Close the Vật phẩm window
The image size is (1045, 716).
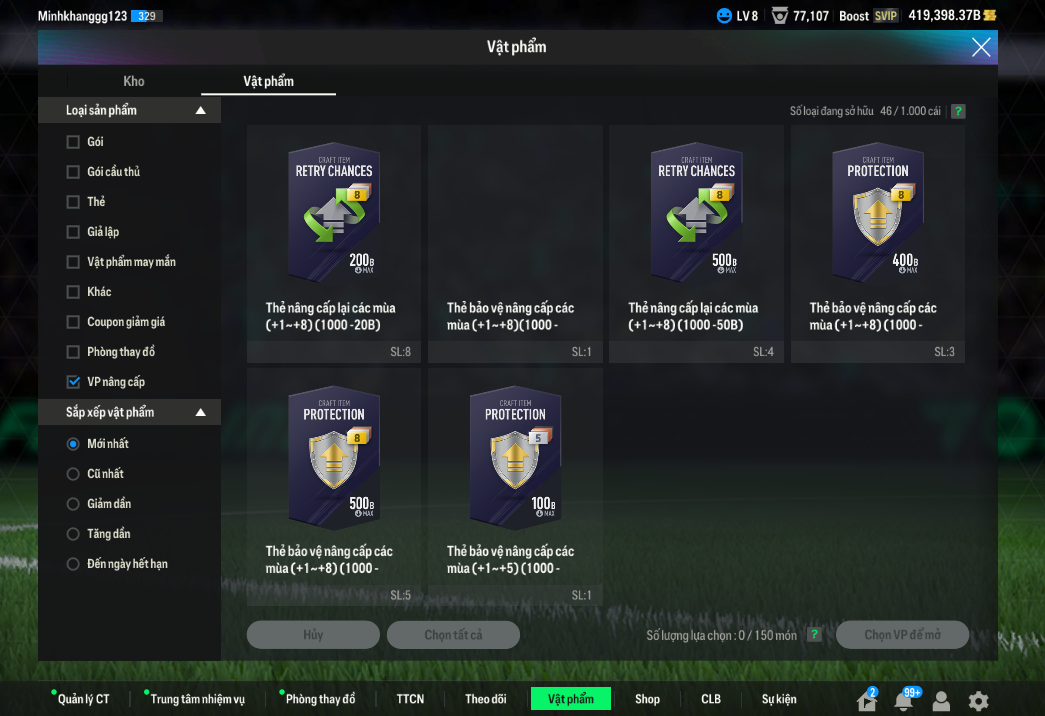(981, 47)
